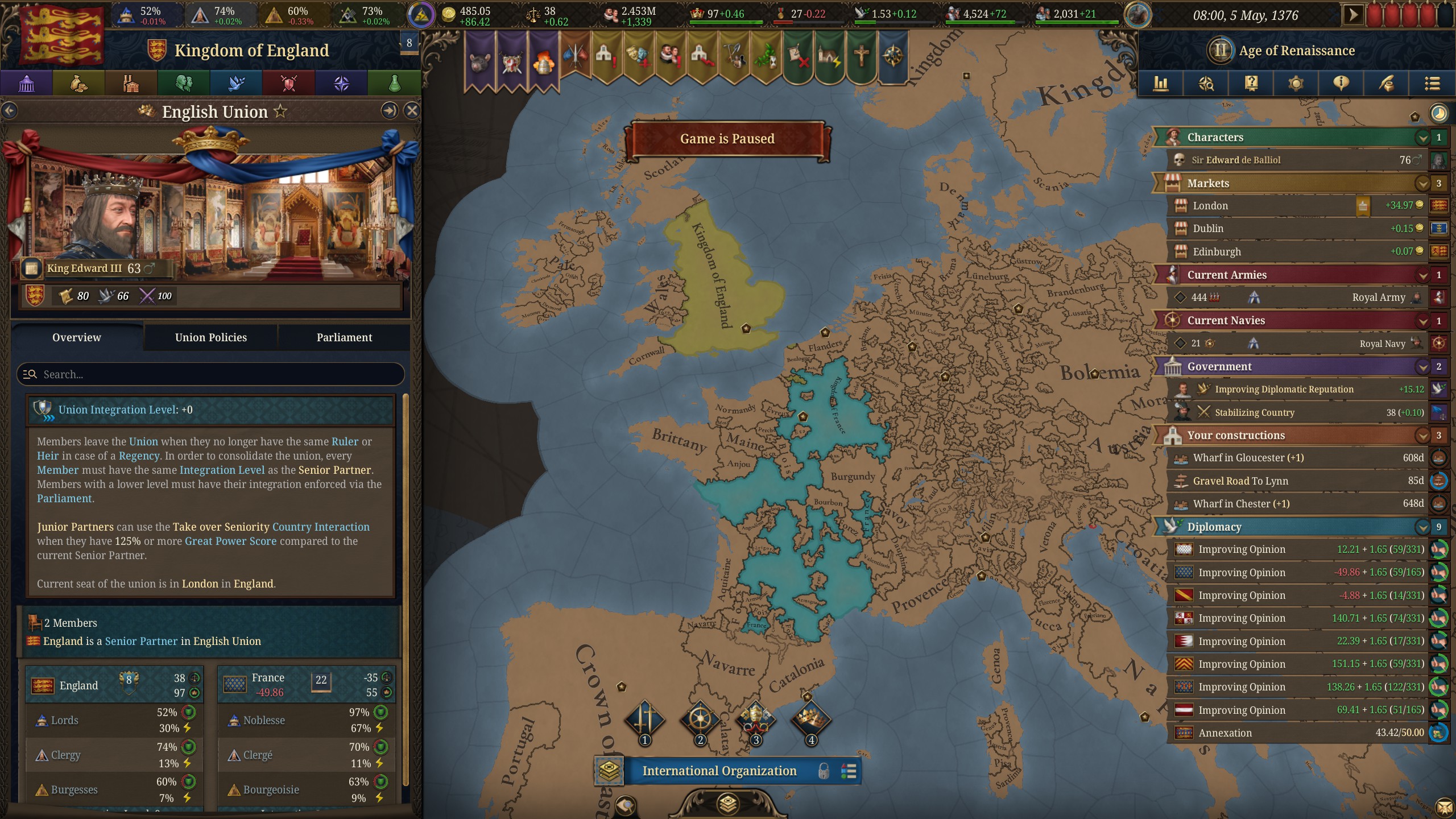Open the production buildings panel
The width and height of the screenshot is (1456, 819).
[131, 84]
